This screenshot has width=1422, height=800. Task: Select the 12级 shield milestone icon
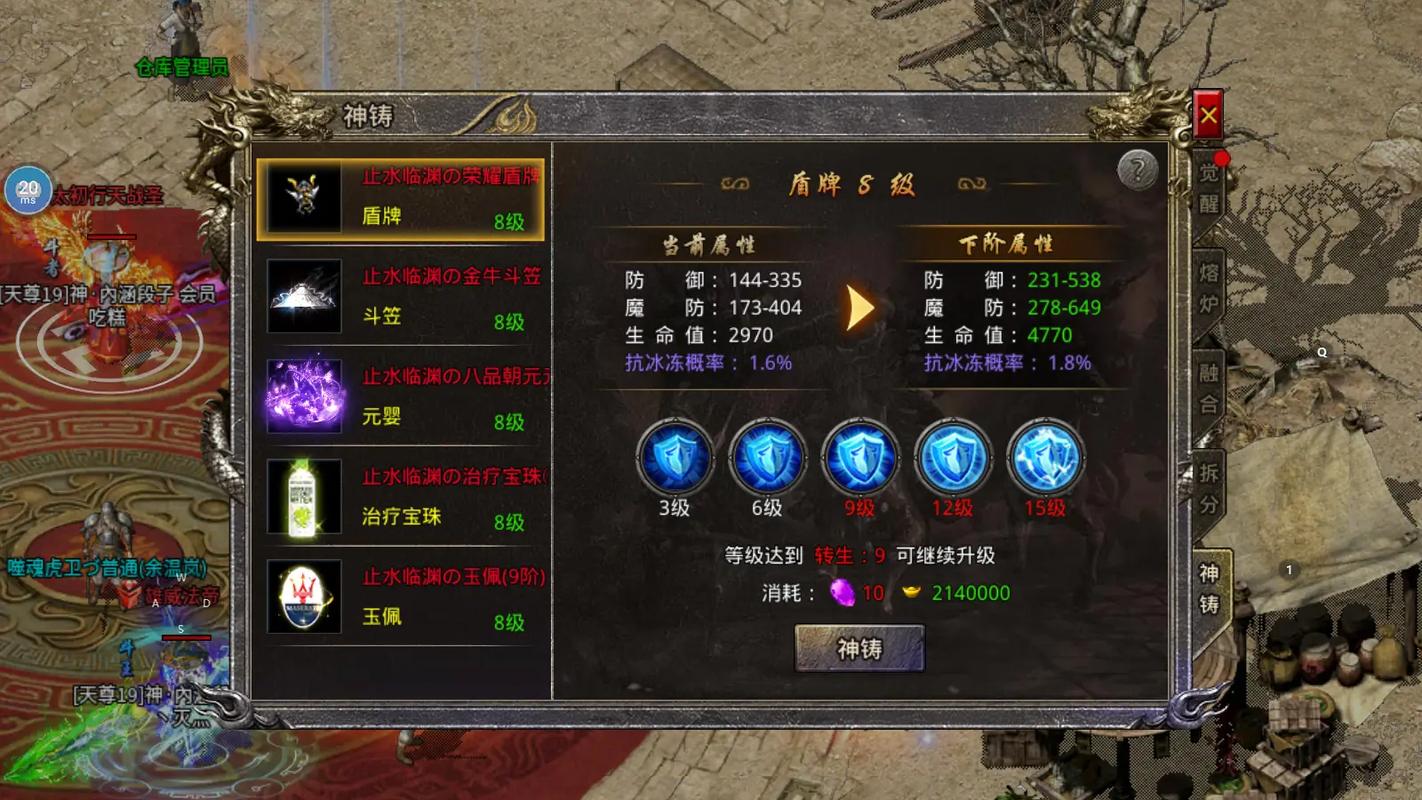[x=952, y=458]
